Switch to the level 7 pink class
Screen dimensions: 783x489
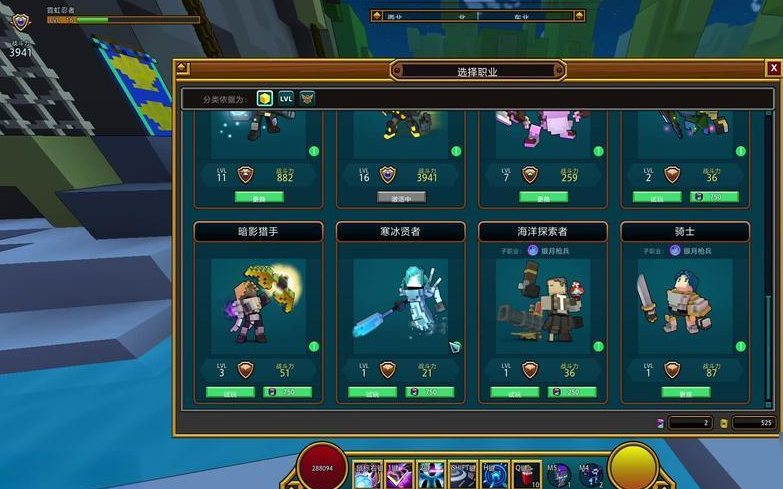point(543,198)
